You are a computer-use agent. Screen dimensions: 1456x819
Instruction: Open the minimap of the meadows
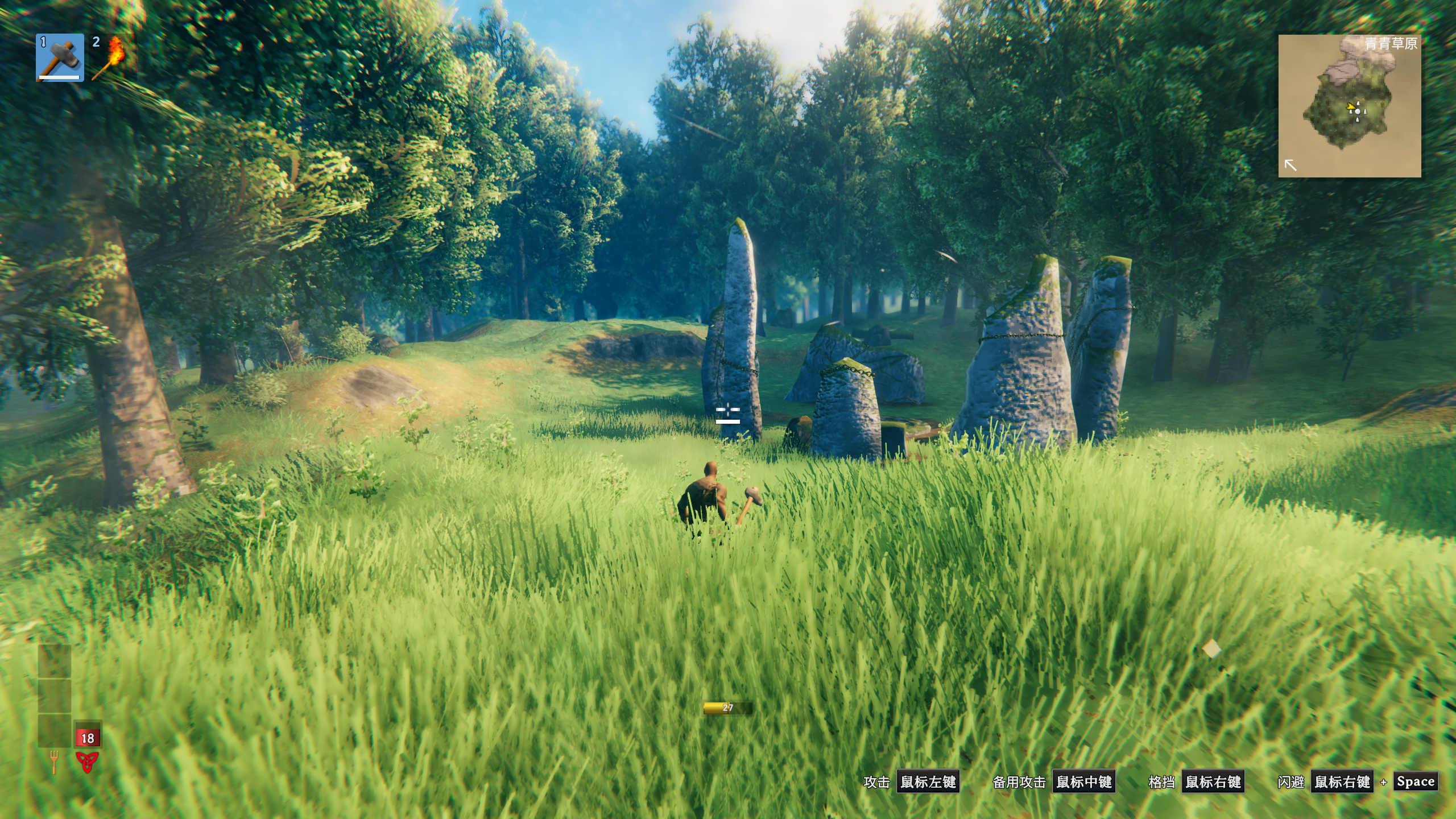point(1349,106)
